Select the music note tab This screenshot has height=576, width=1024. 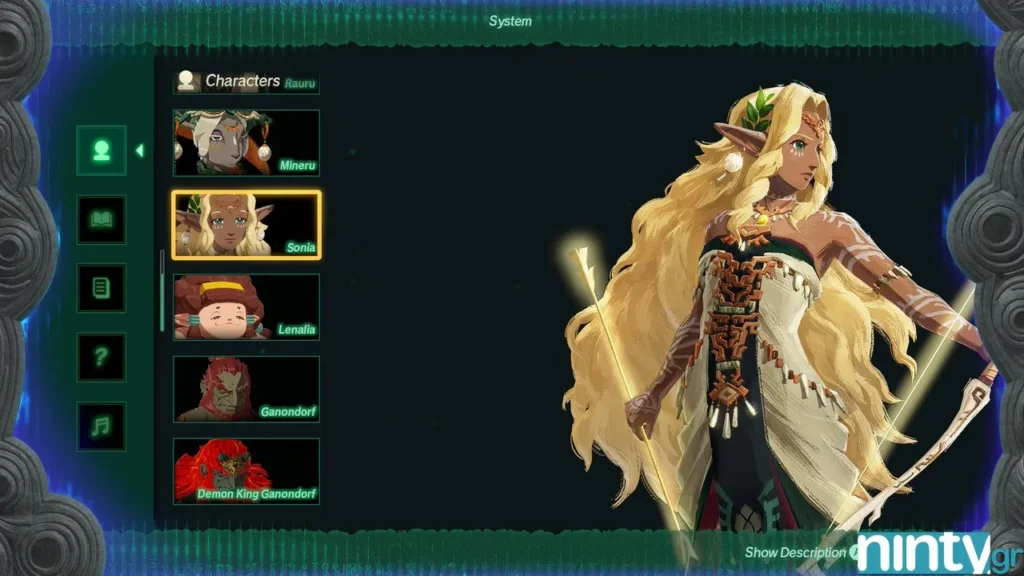click(101, 426)
